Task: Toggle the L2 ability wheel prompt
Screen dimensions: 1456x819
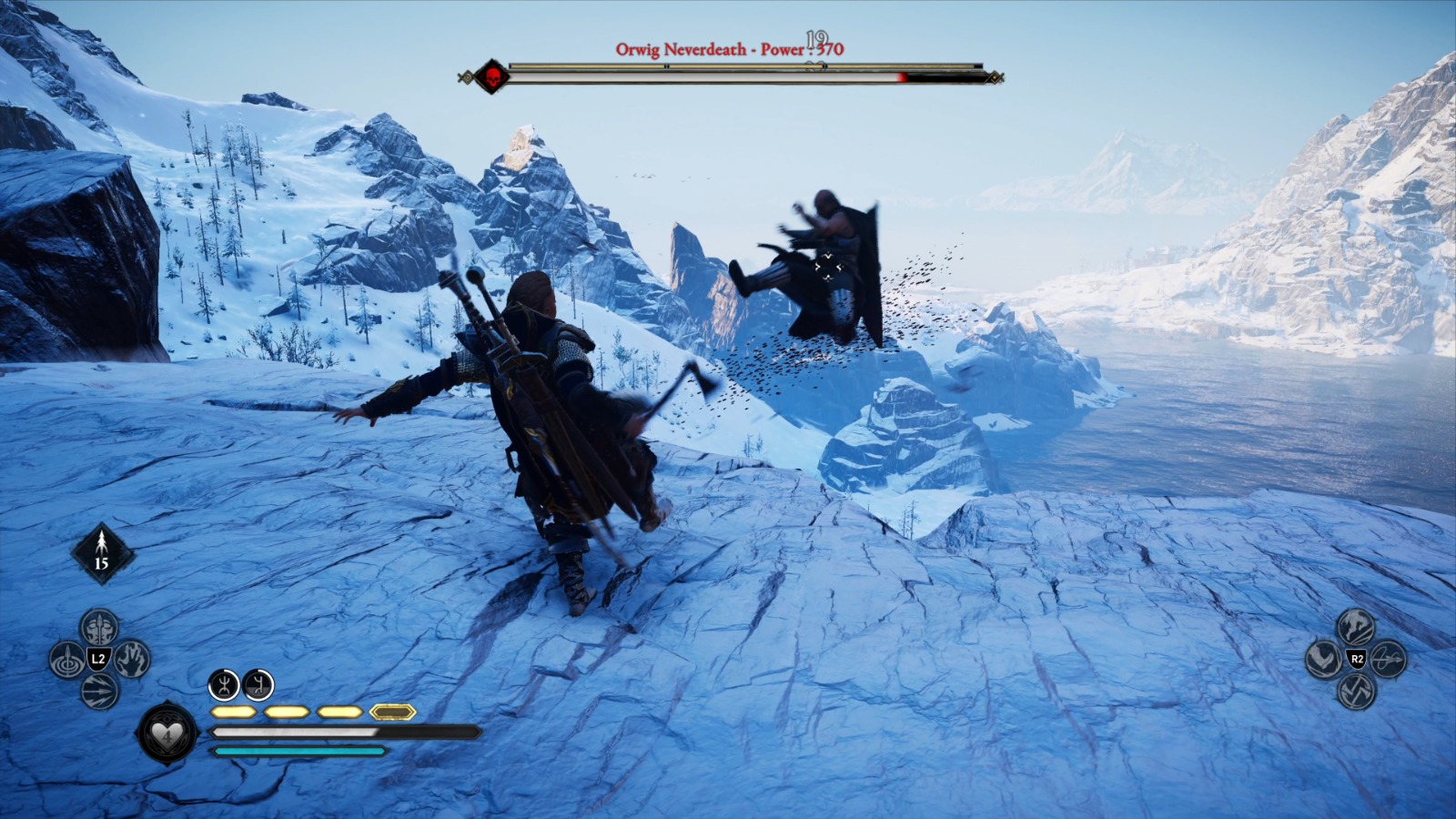Action: [x=98, y=658]
